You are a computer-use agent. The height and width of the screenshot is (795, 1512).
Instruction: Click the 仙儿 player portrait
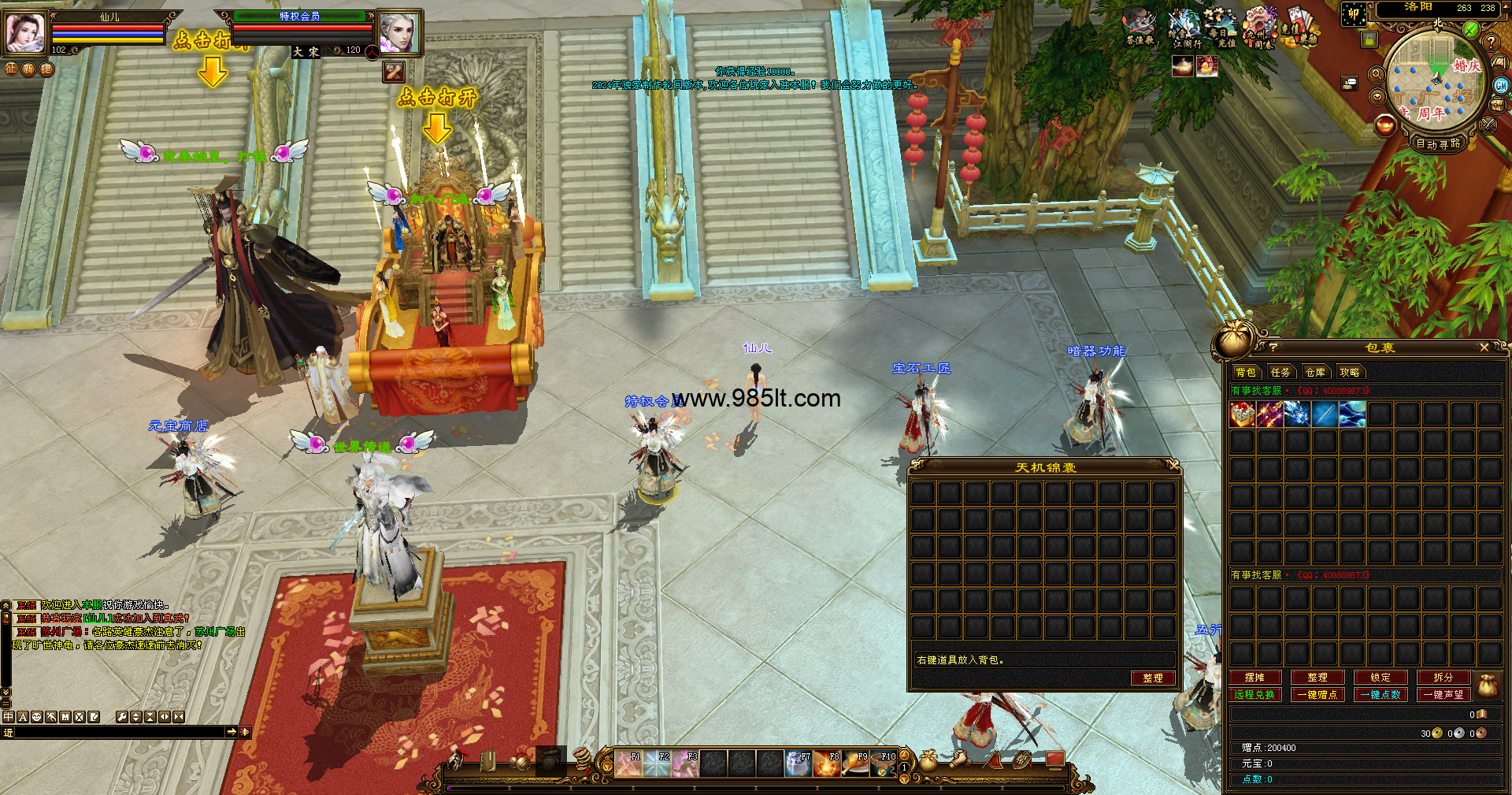pyautogui.click(x=24, y=33)
